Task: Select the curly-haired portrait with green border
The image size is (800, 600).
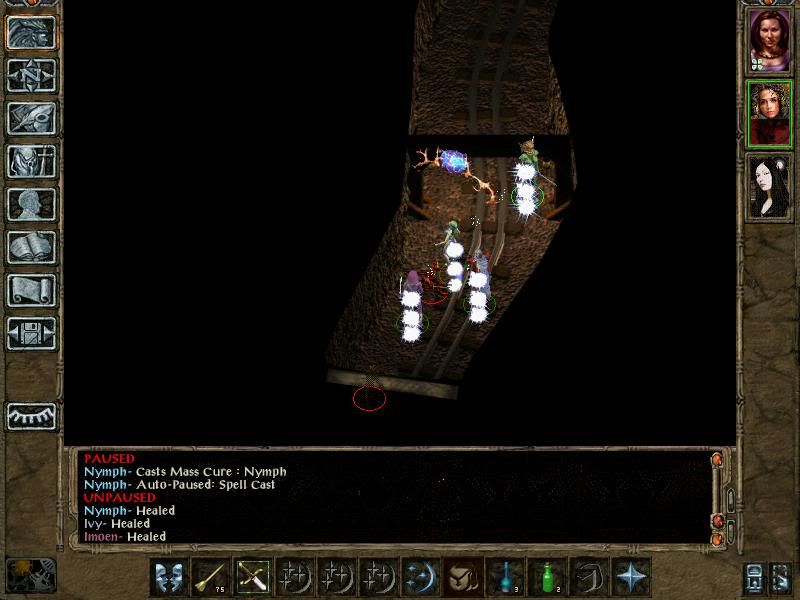Action: 769,114
